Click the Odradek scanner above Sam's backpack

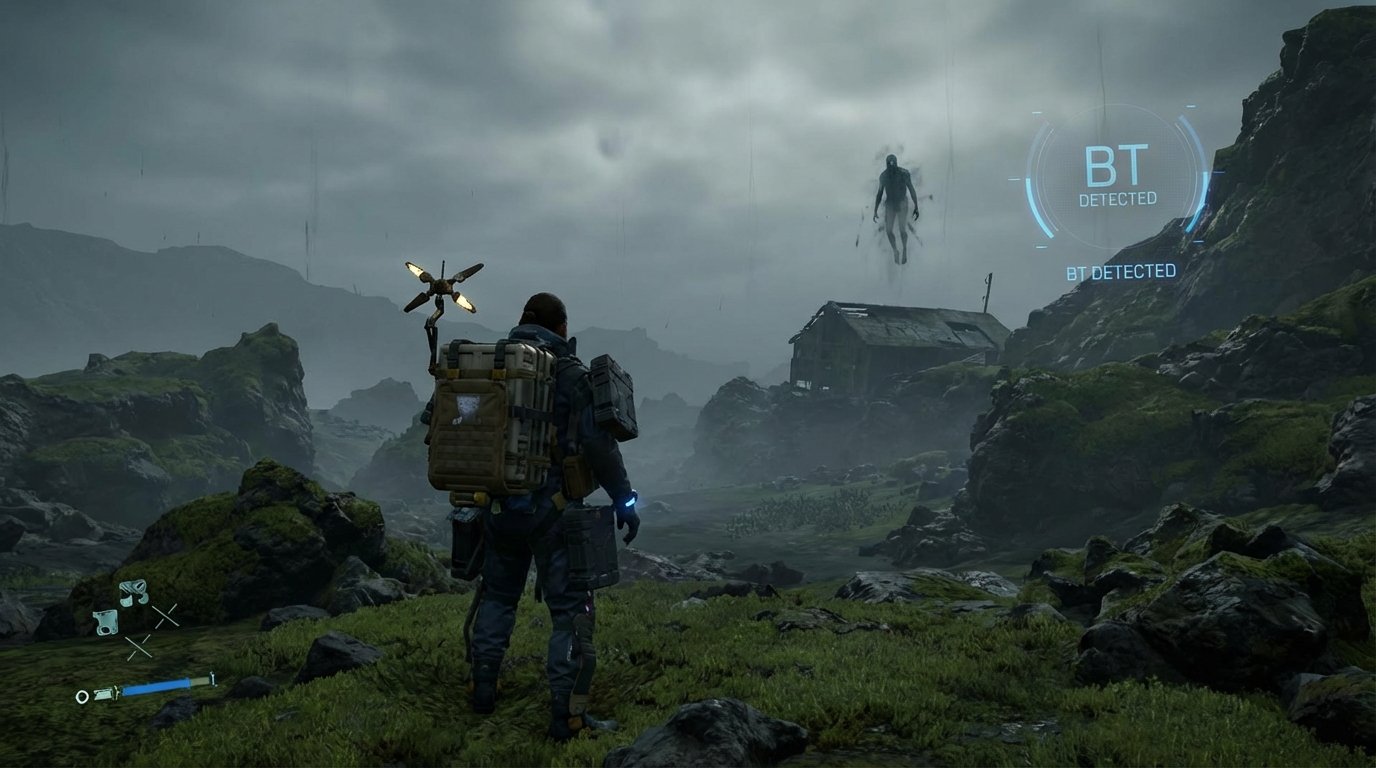pos(440,285)
